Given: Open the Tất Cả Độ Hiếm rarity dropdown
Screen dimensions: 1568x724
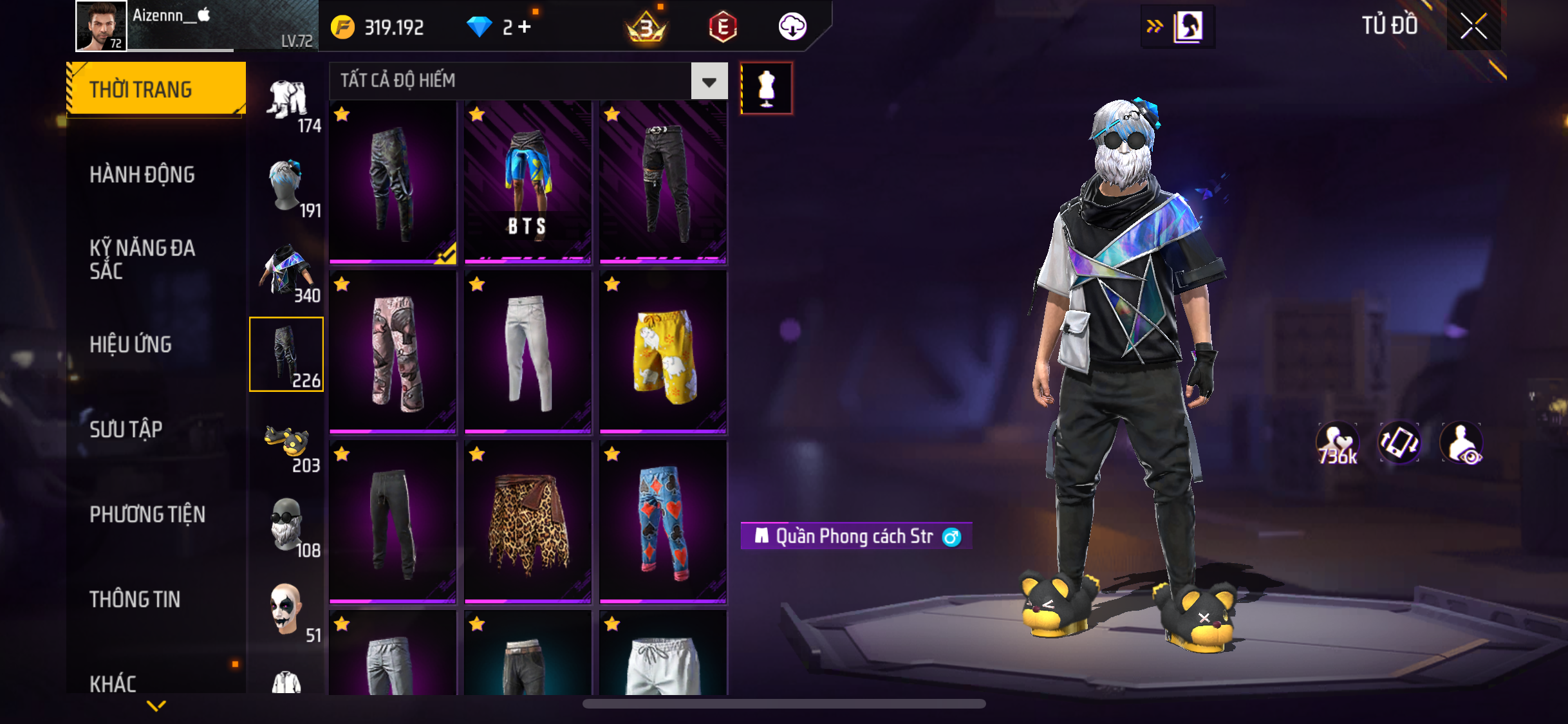Looking at the screenshot, I should click(709, 81).
